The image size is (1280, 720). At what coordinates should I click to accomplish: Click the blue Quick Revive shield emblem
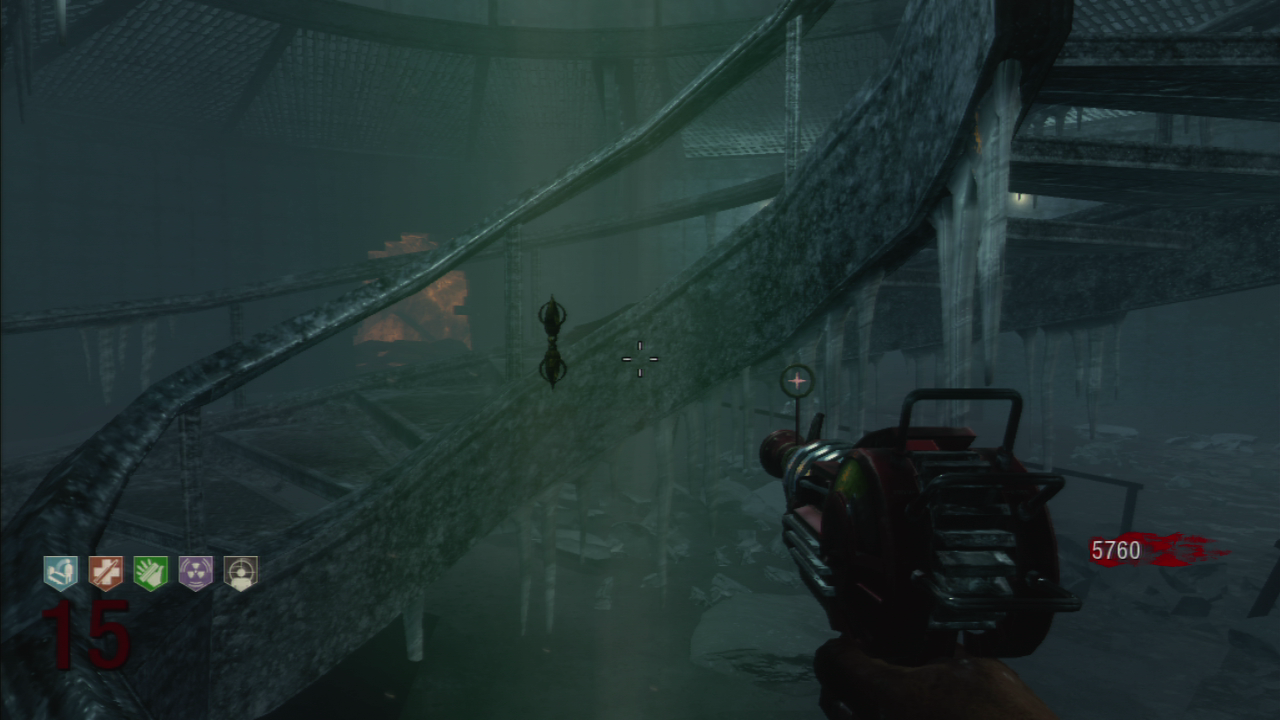(60, 572)
